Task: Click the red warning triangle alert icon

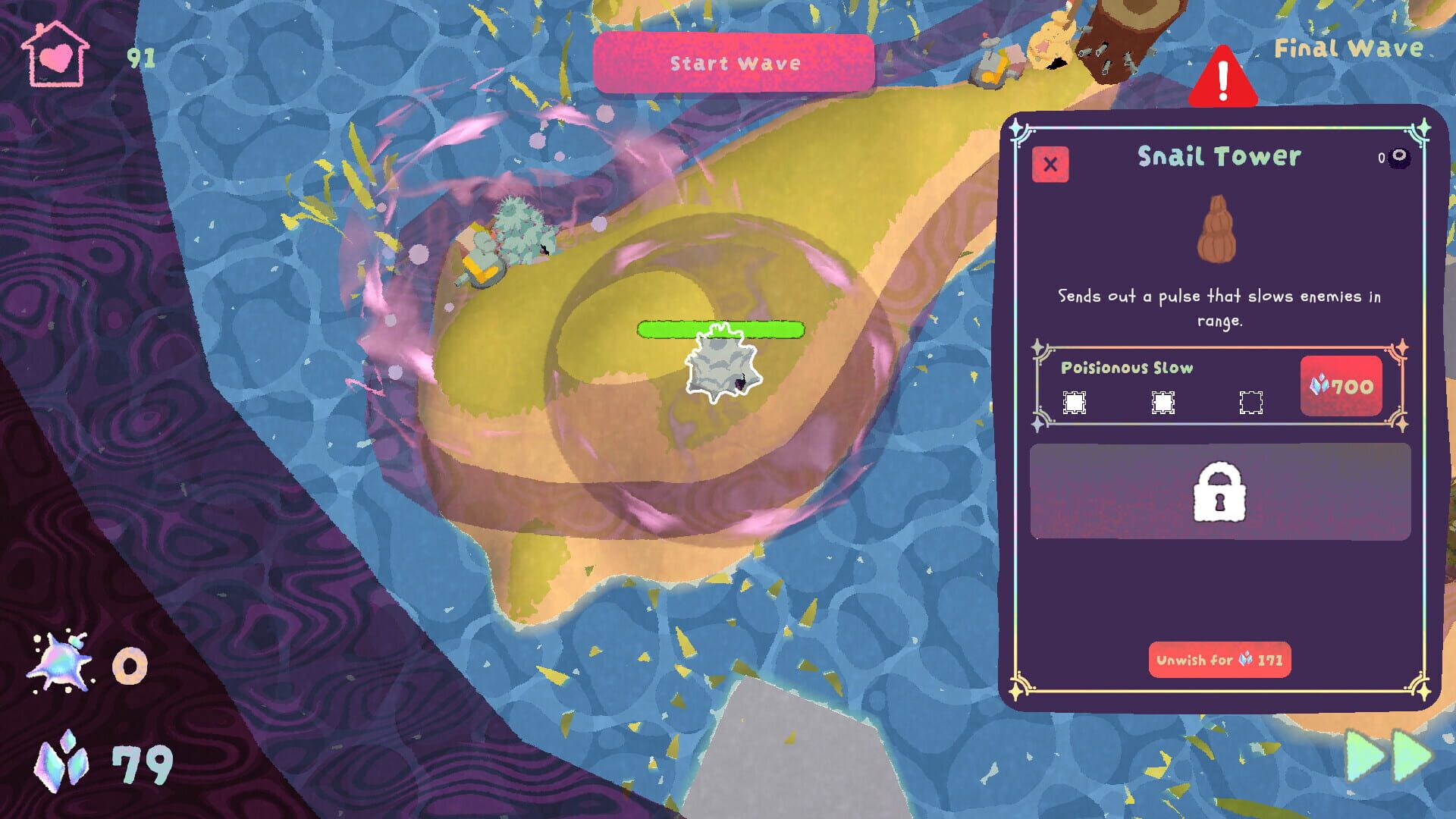Action: (x=1223, y=78)
